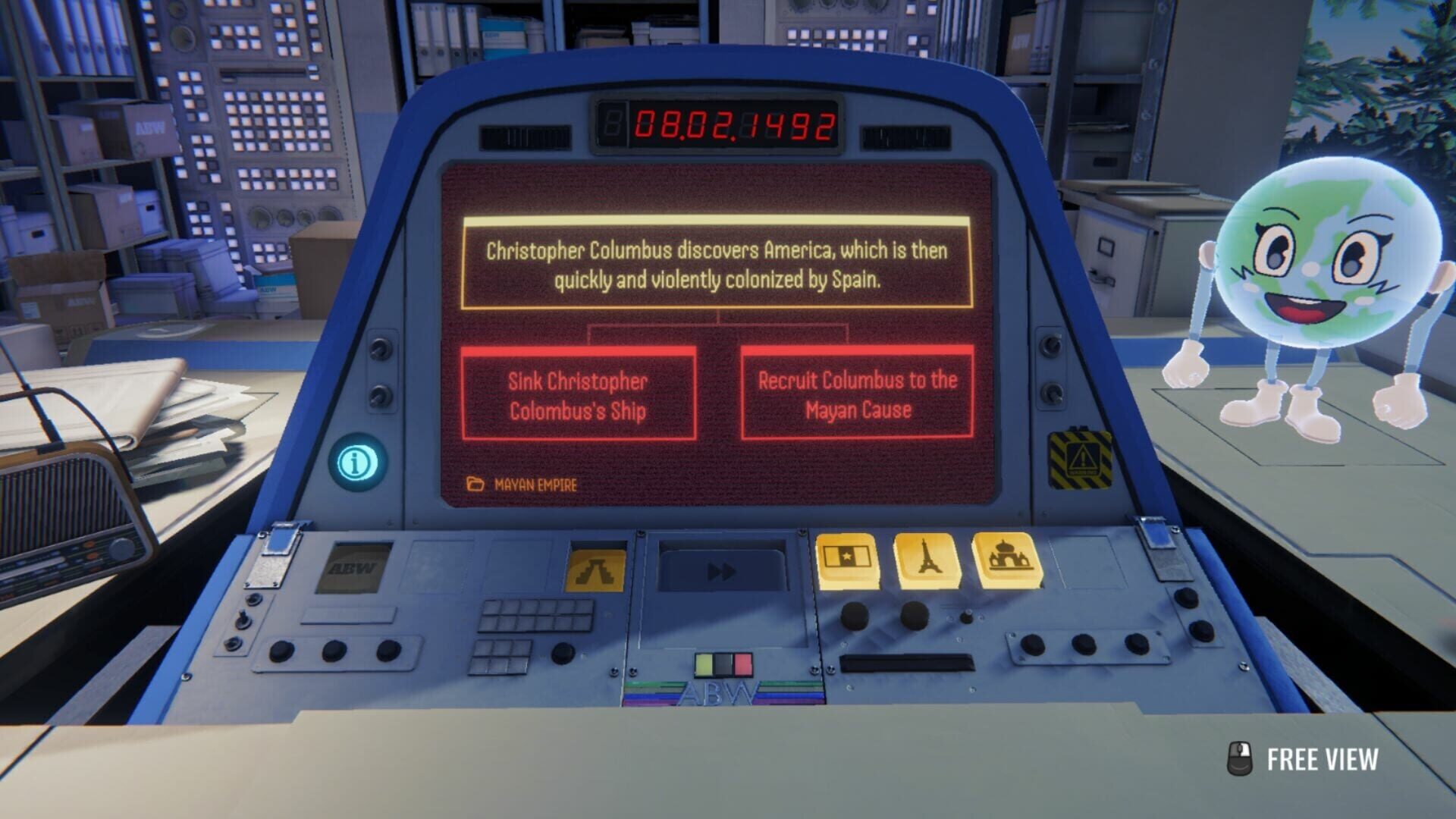Image resolution: width=1456 pixels, height=819 pixels.
Task: Click the Free View mouse icon
Action: [x=1240, y=756]
